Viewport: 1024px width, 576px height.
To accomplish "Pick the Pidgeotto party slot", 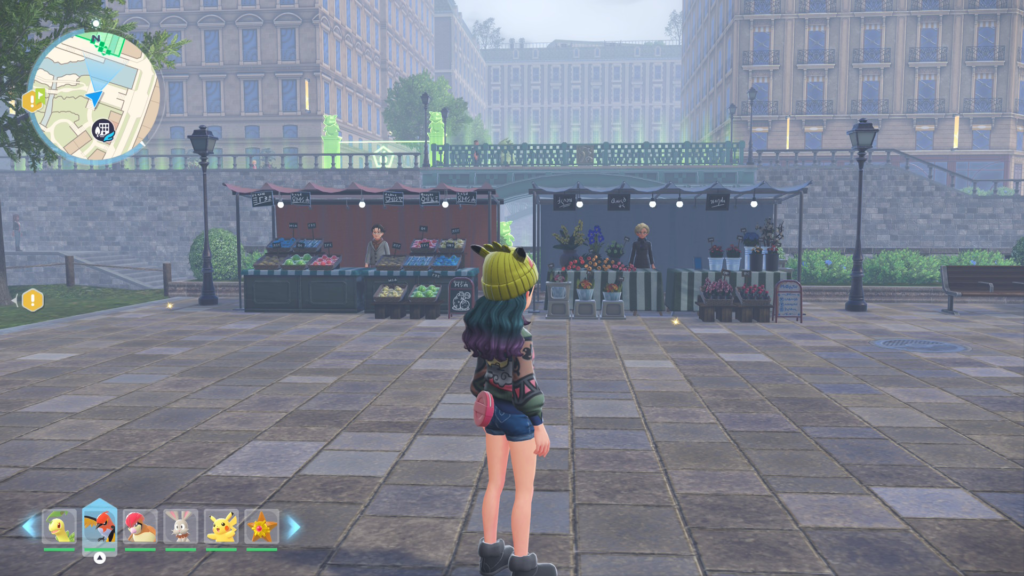I will tap(141, 526).
